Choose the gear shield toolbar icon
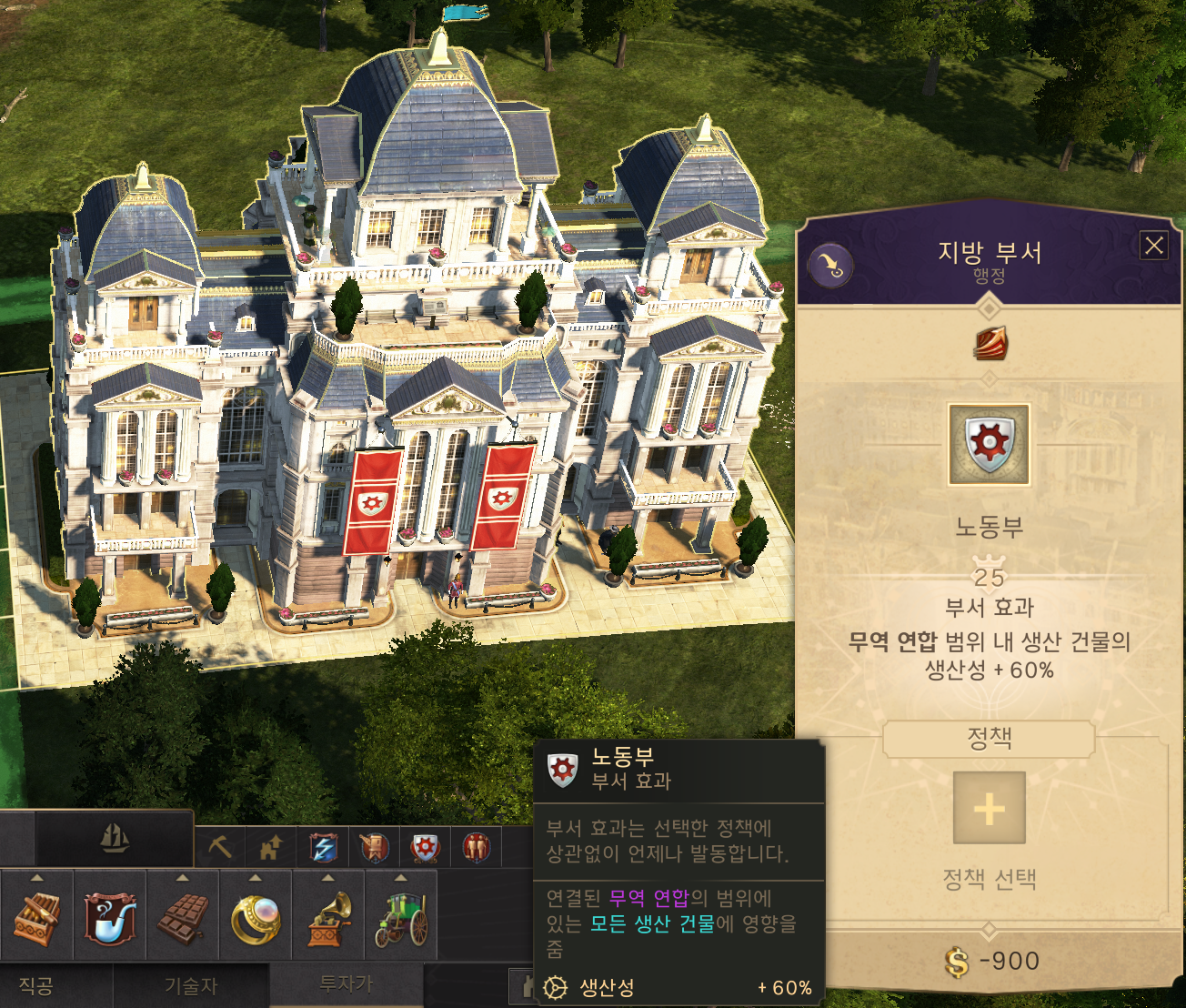Viewport: 1186px width, 1008px height. [425, 848]
